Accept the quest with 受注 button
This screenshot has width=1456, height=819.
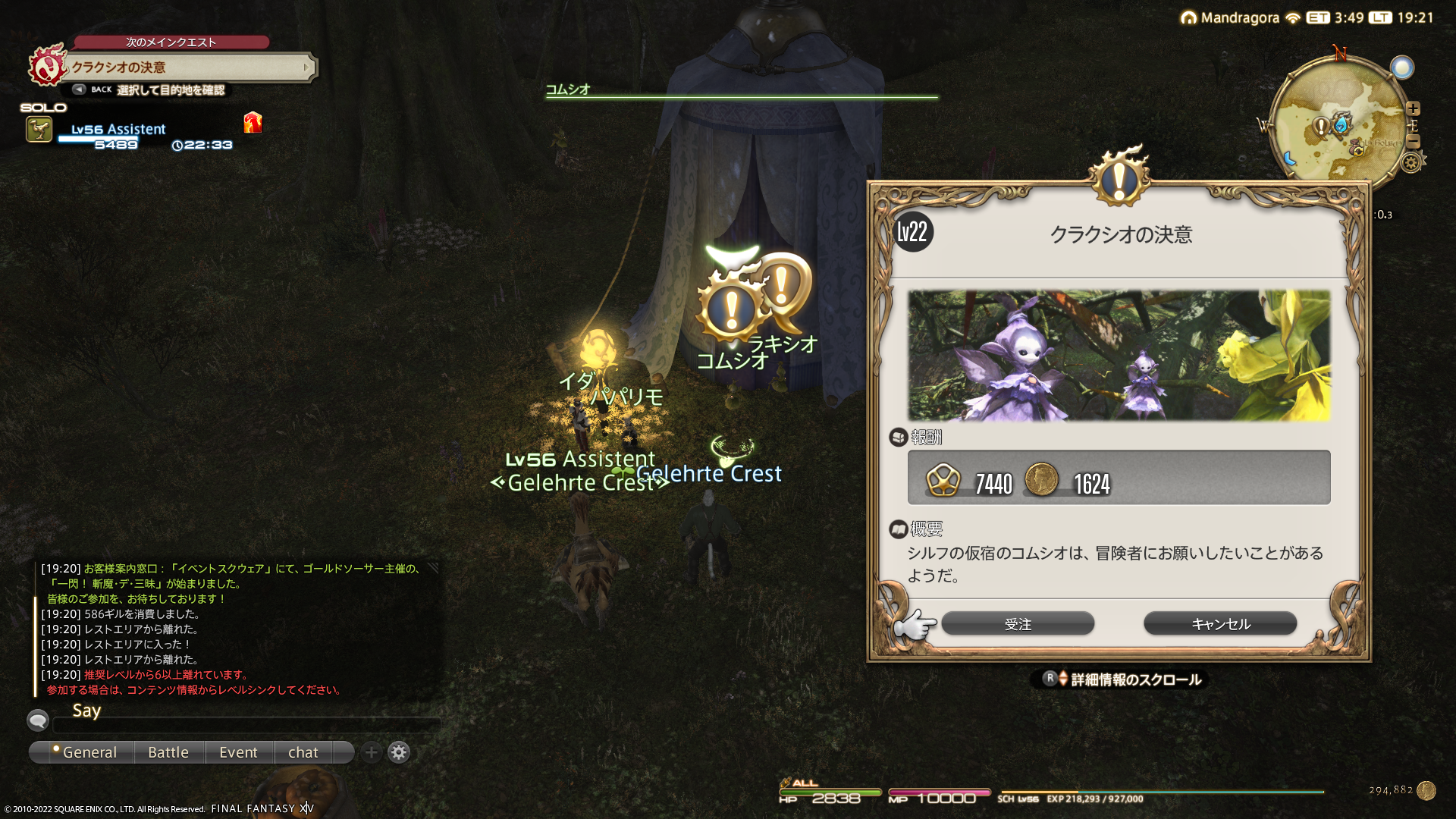pyautogui.click(x=1017, y=624)
